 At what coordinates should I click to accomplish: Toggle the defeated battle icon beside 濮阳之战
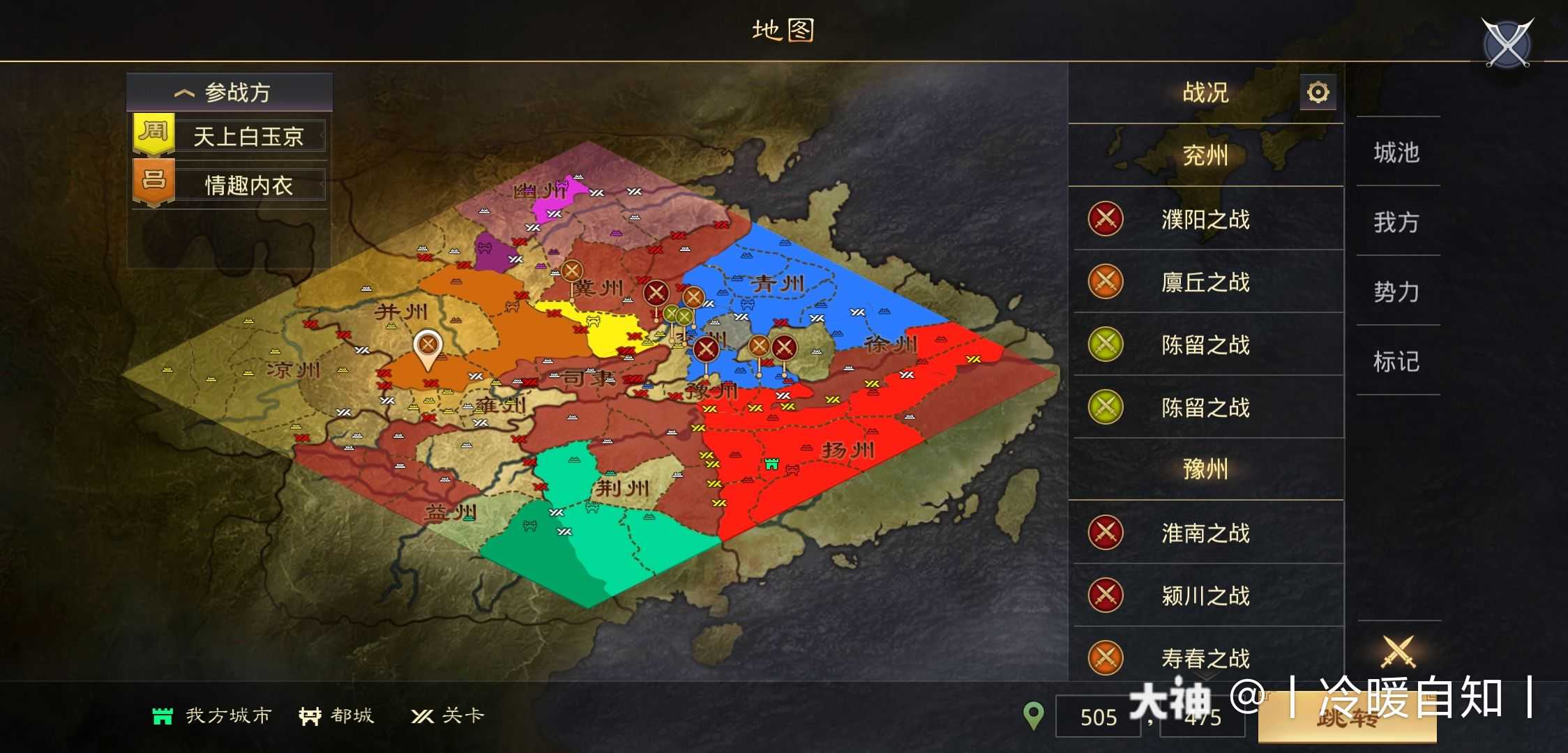pyautogui.click(x=1104, y=219)
